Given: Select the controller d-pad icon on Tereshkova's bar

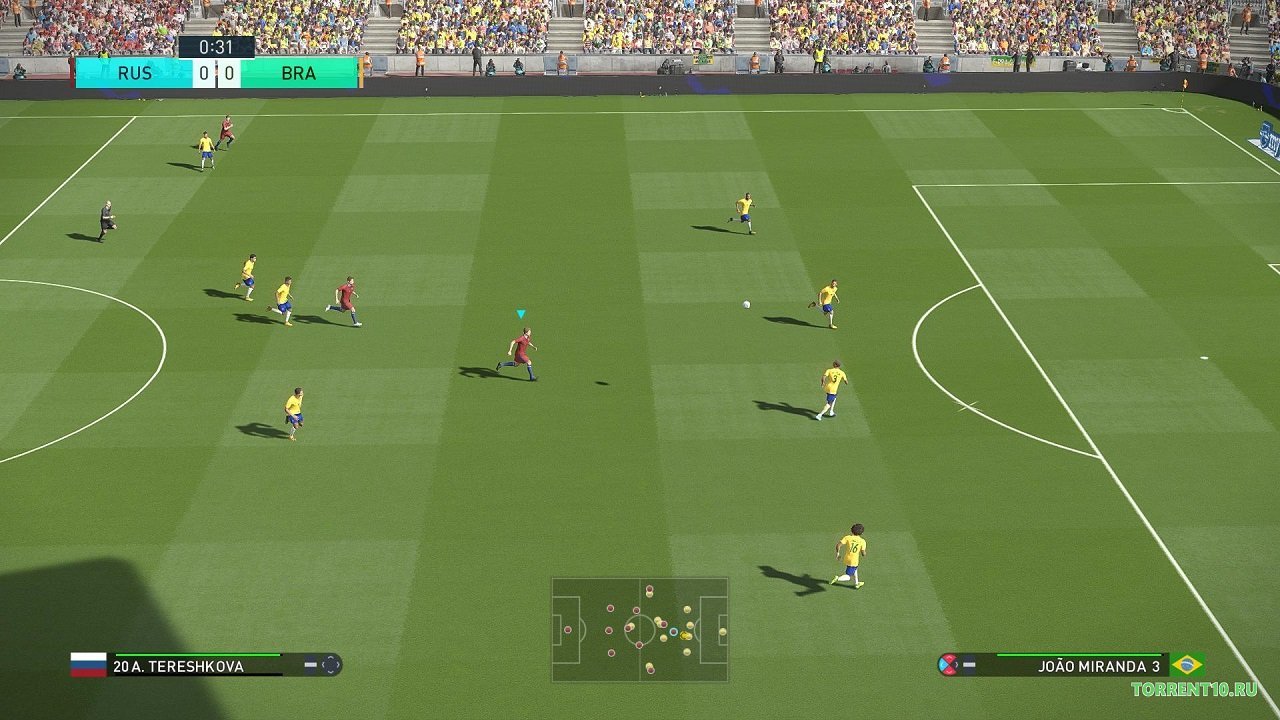Looking at the screenshot, I should 331,664.
